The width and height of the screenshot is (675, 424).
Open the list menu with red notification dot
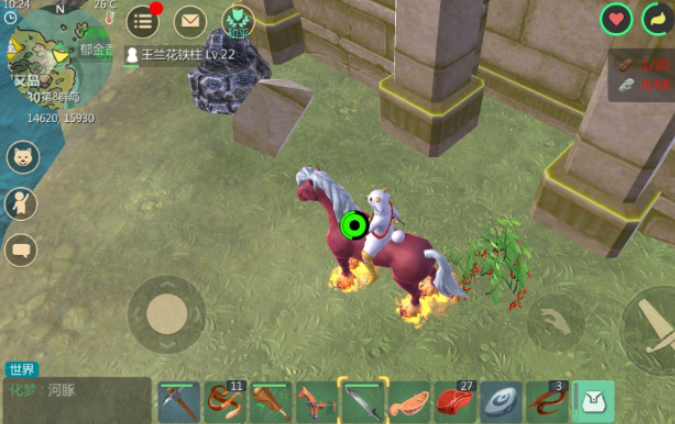[x=143, y=20]
